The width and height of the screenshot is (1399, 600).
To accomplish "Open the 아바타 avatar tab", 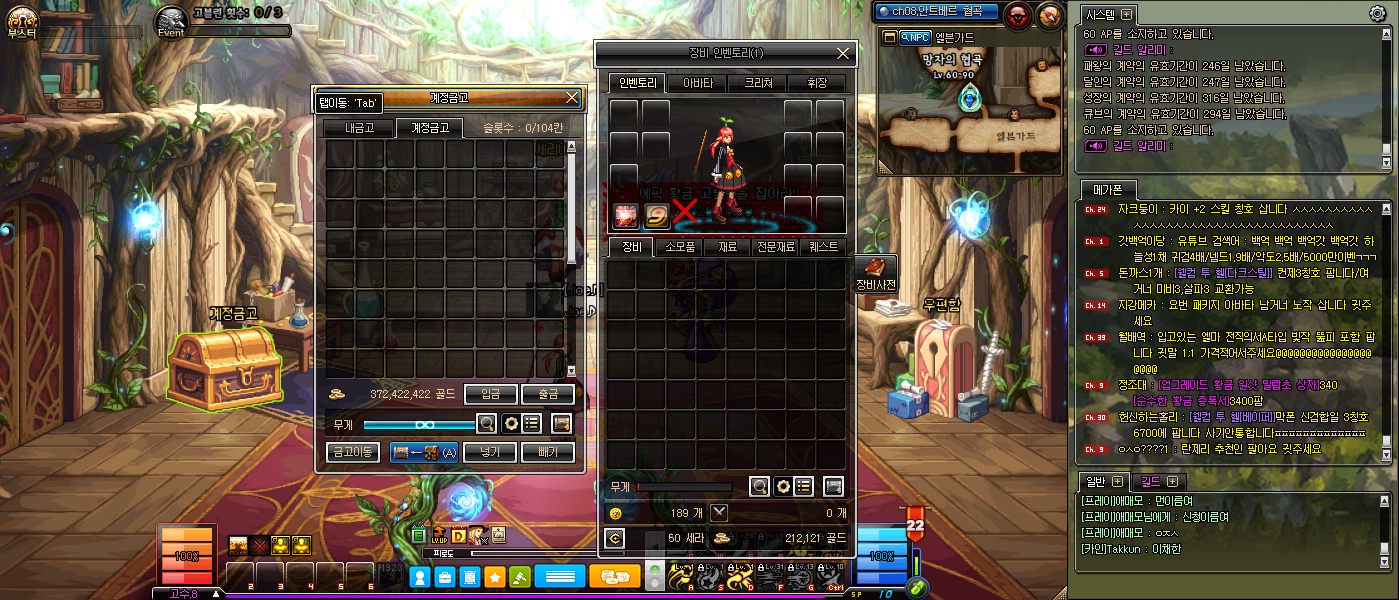I will tap(697, 83).
